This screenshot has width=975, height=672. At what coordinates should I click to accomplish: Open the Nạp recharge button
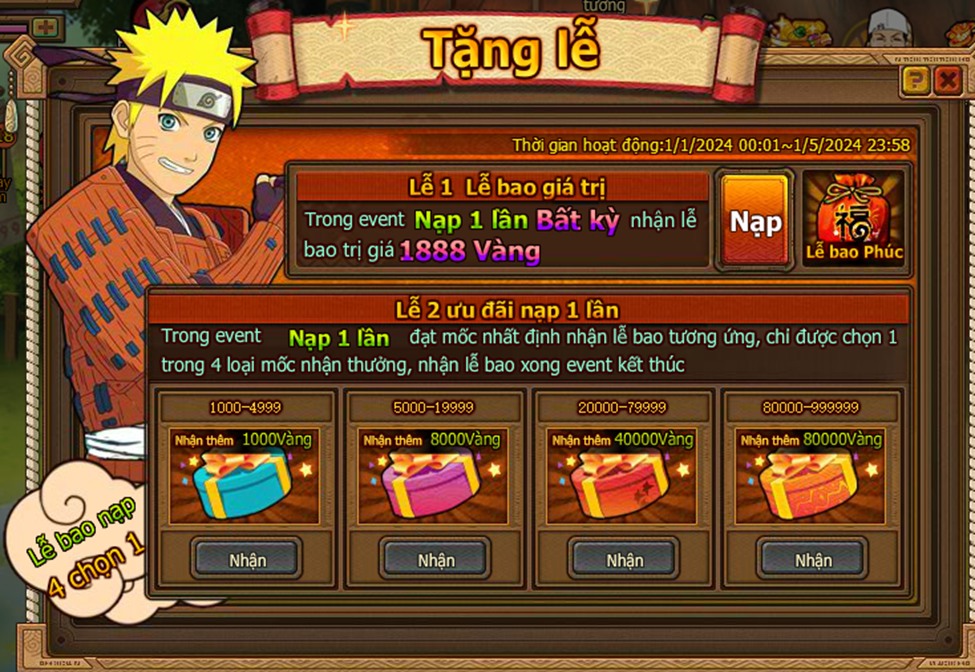pos(755,220)
